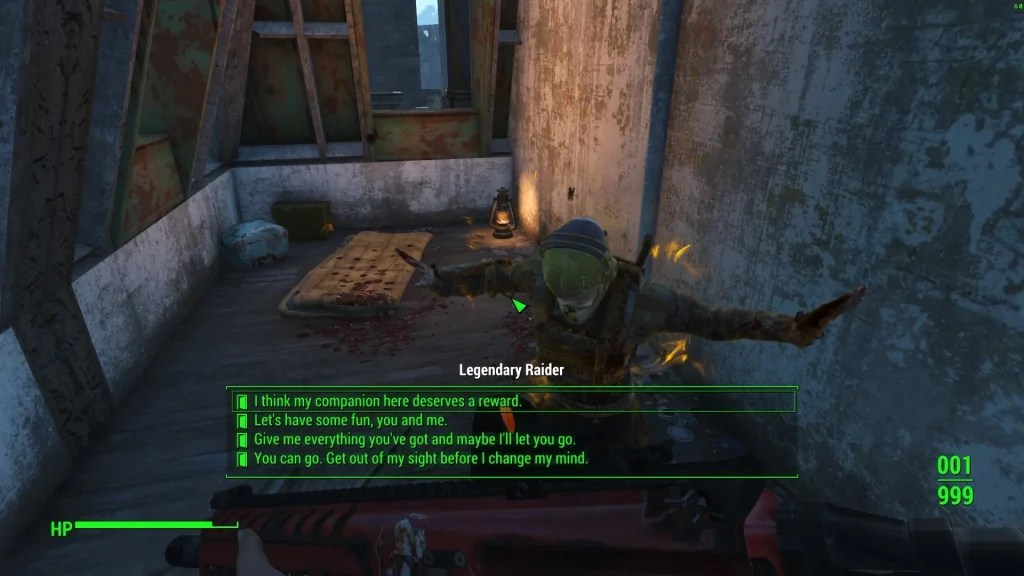Viewport: 1024px width, 576px height.
Task: Select "Let's have some fun, you and me."
Action: (350, 420)
